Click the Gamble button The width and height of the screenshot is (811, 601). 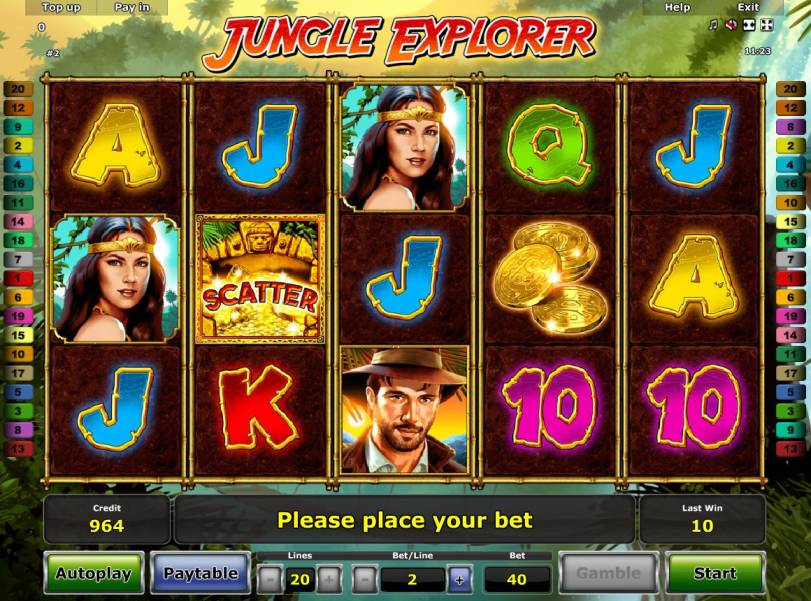[x=608, y=574]
